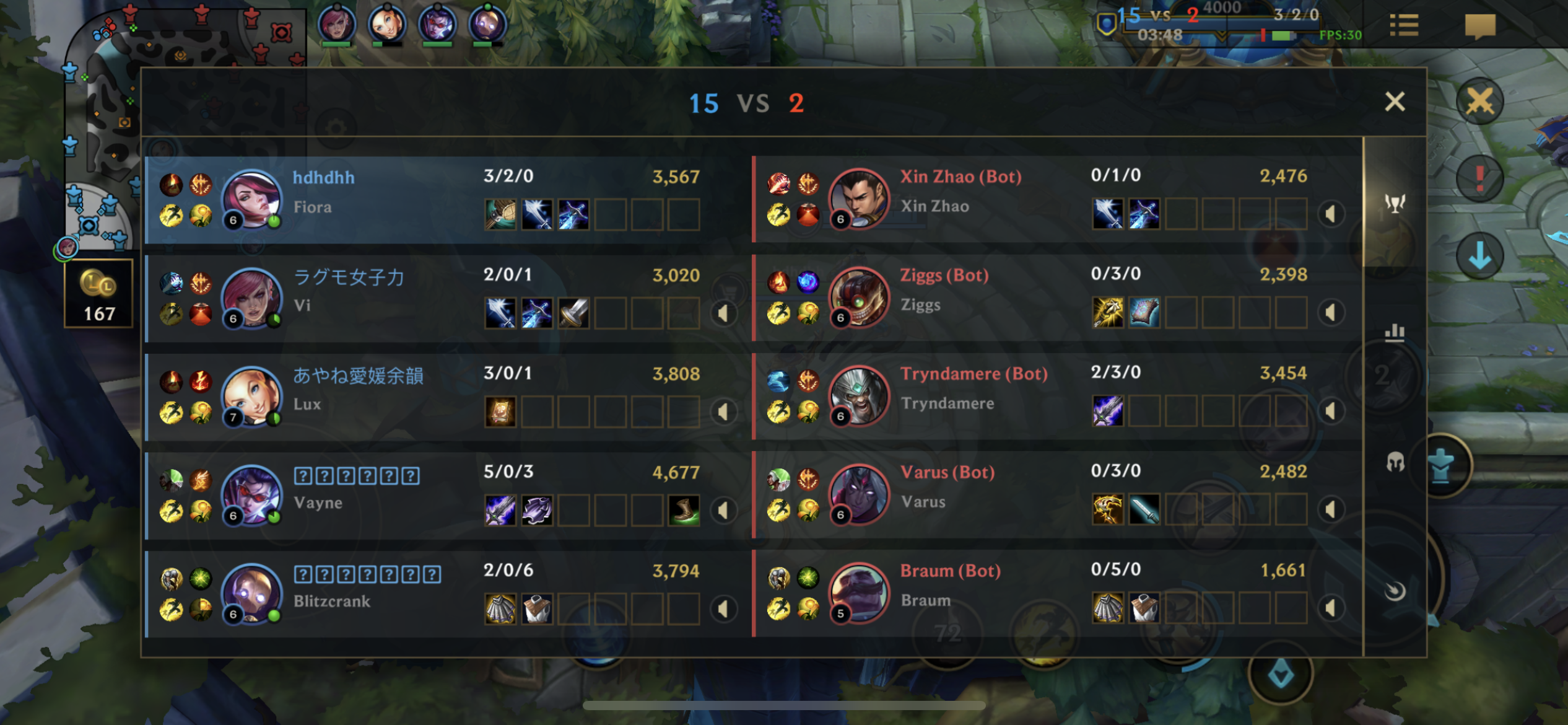The image size is (1568, 725).
Task: Switch to the trophy scoreboard tab
Action: point(1395,203)
